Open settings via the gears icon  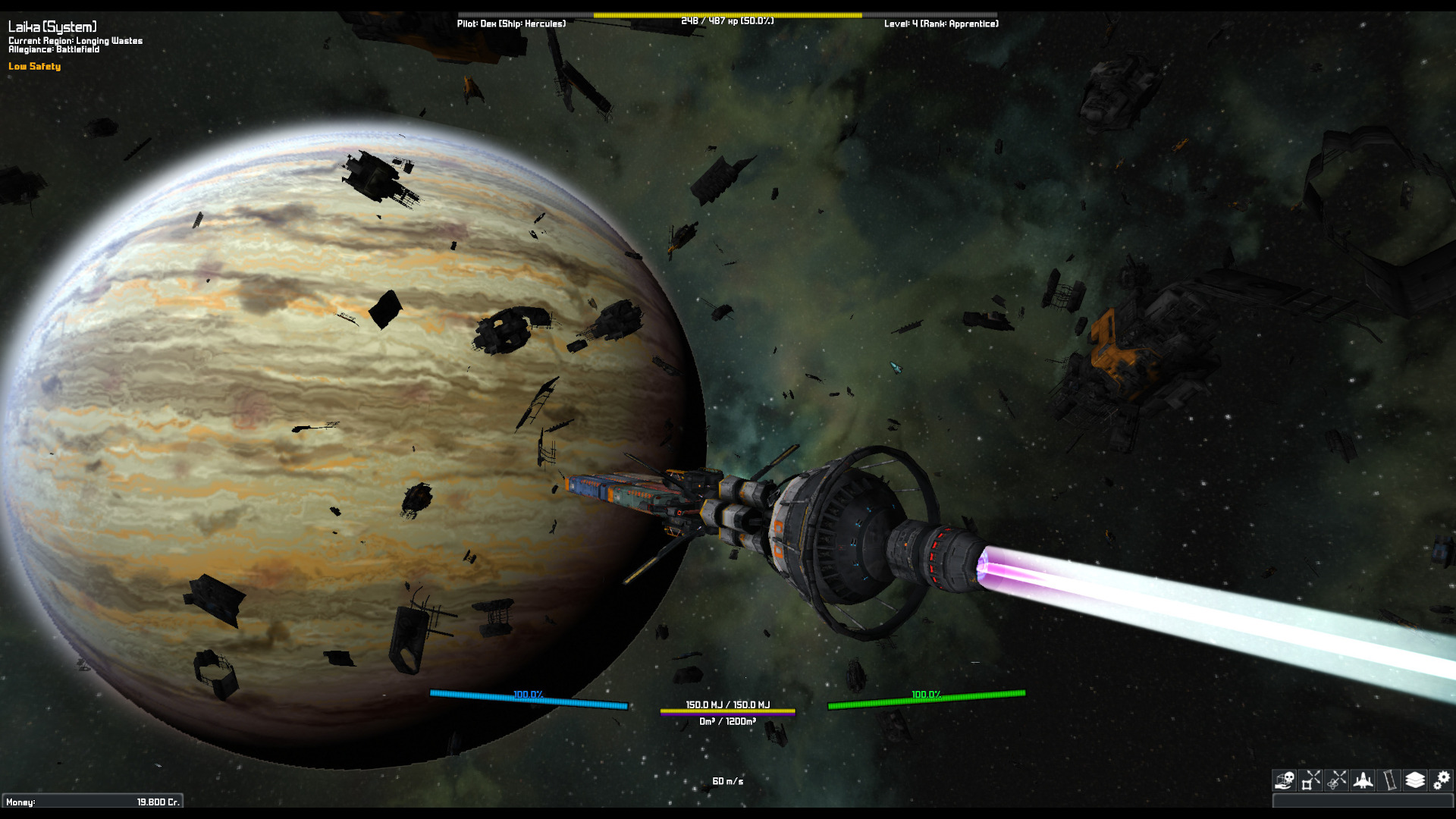(x=1442, y=780)
